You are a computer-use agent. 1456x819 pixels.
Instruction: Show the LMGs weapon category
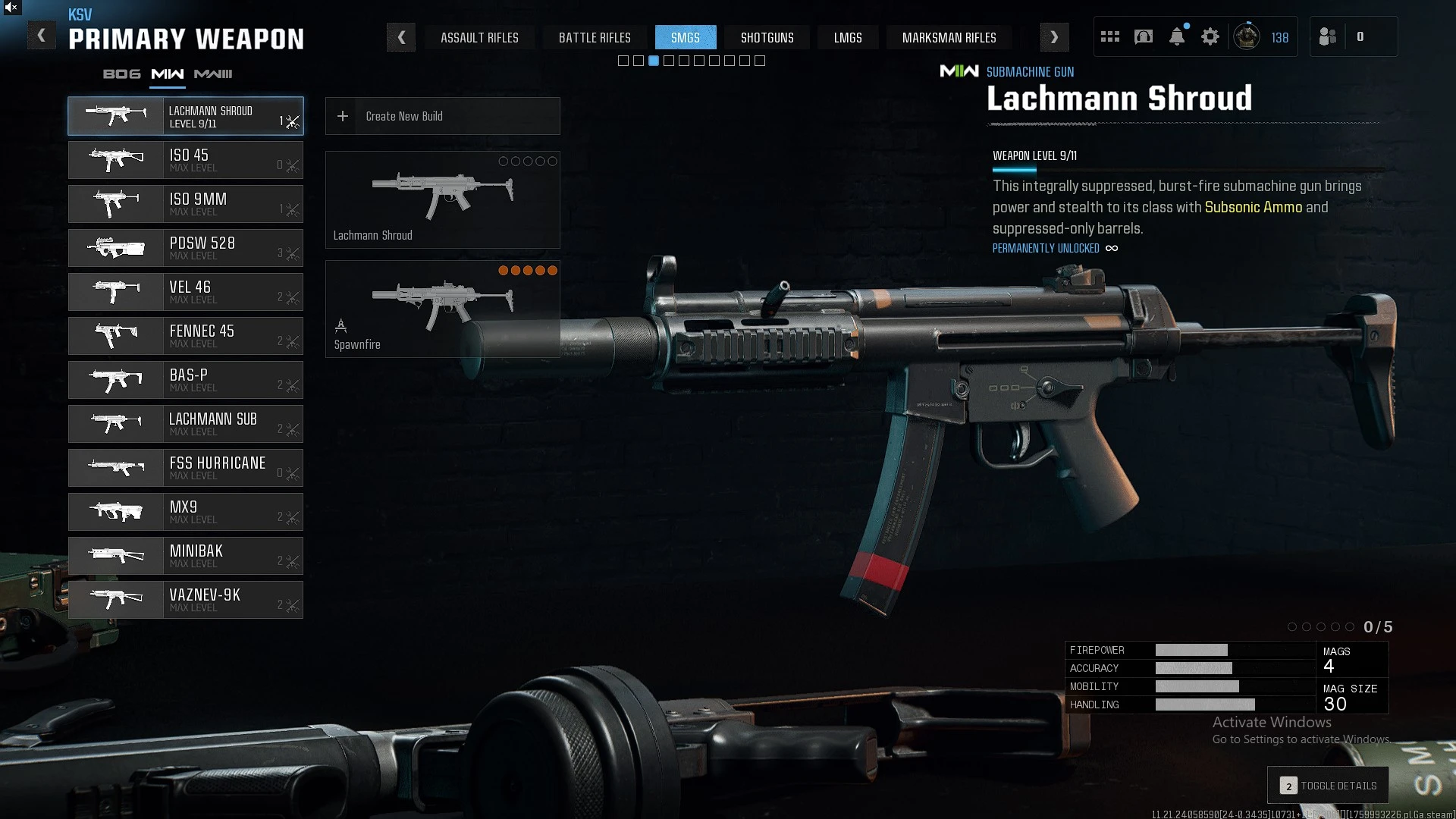[848, 37]
